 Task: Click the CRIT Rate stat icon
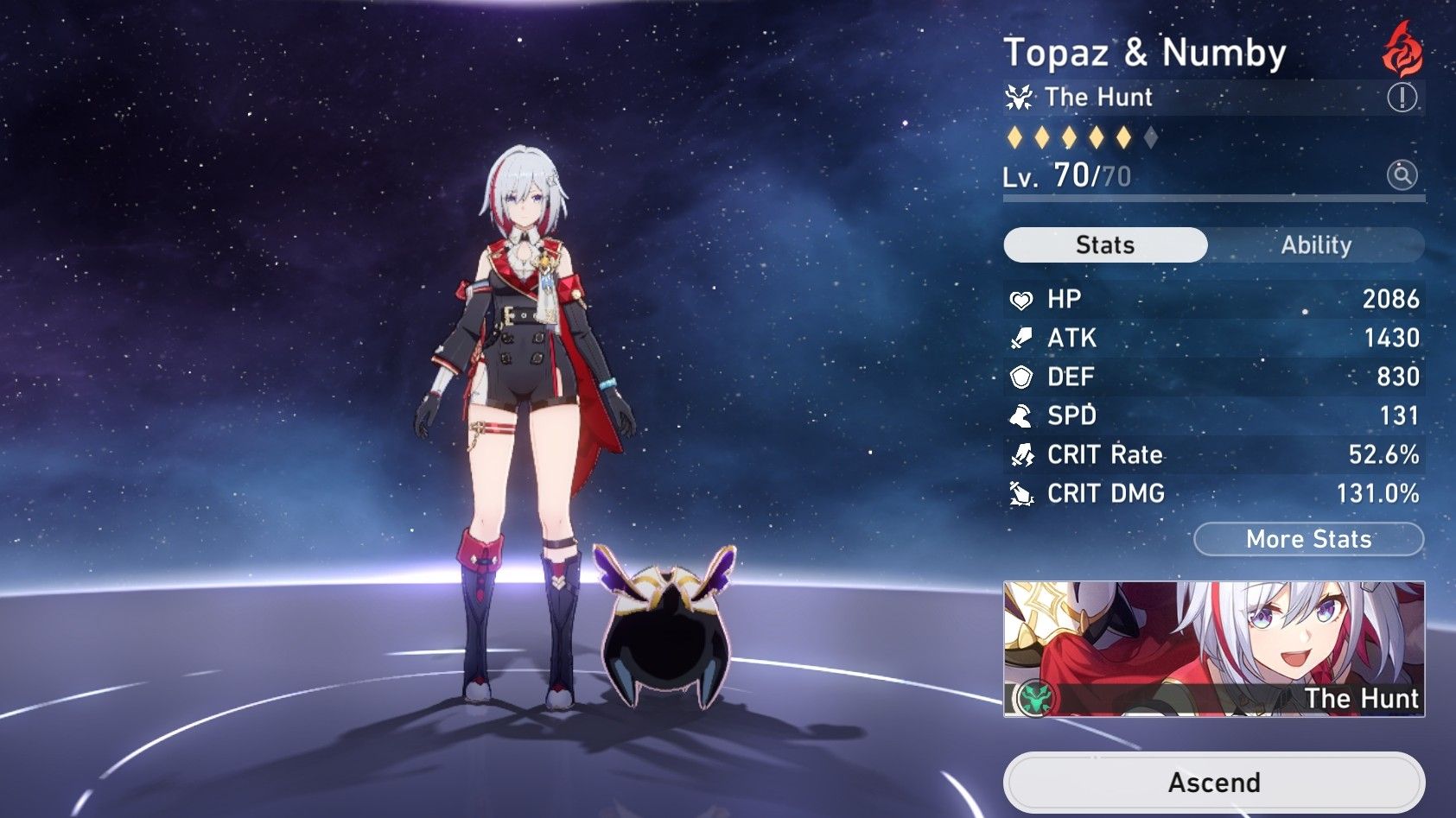tap(1022, 454)
